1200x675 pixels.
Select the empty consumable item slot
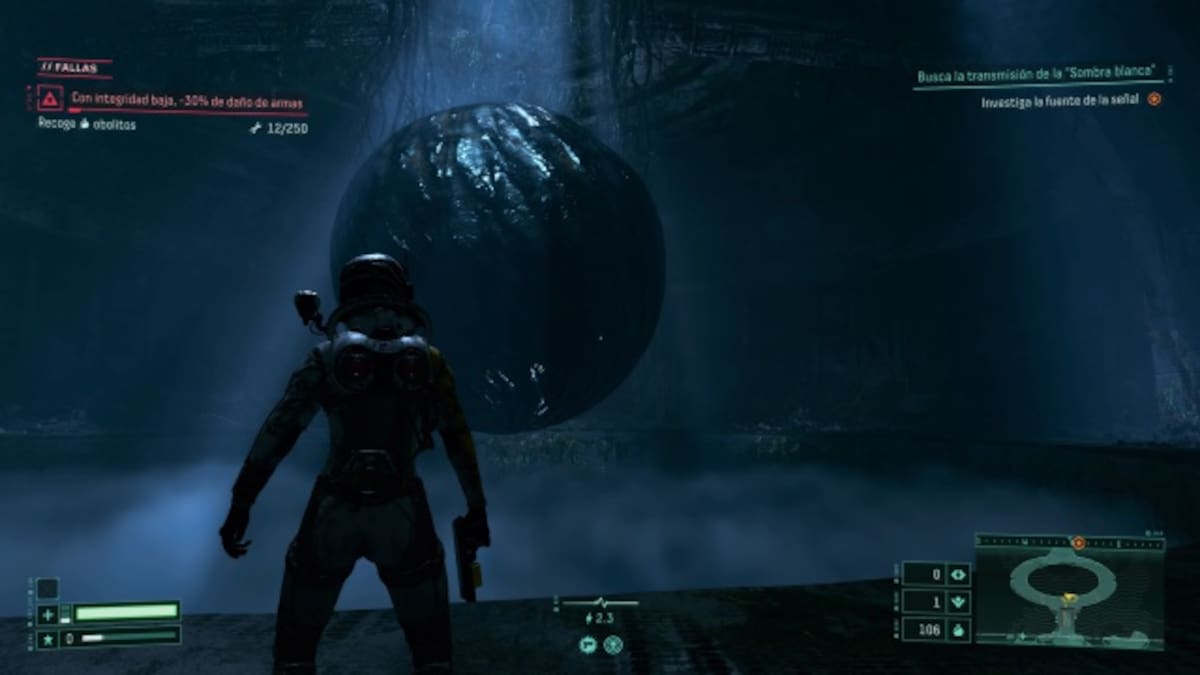[48, 588]
